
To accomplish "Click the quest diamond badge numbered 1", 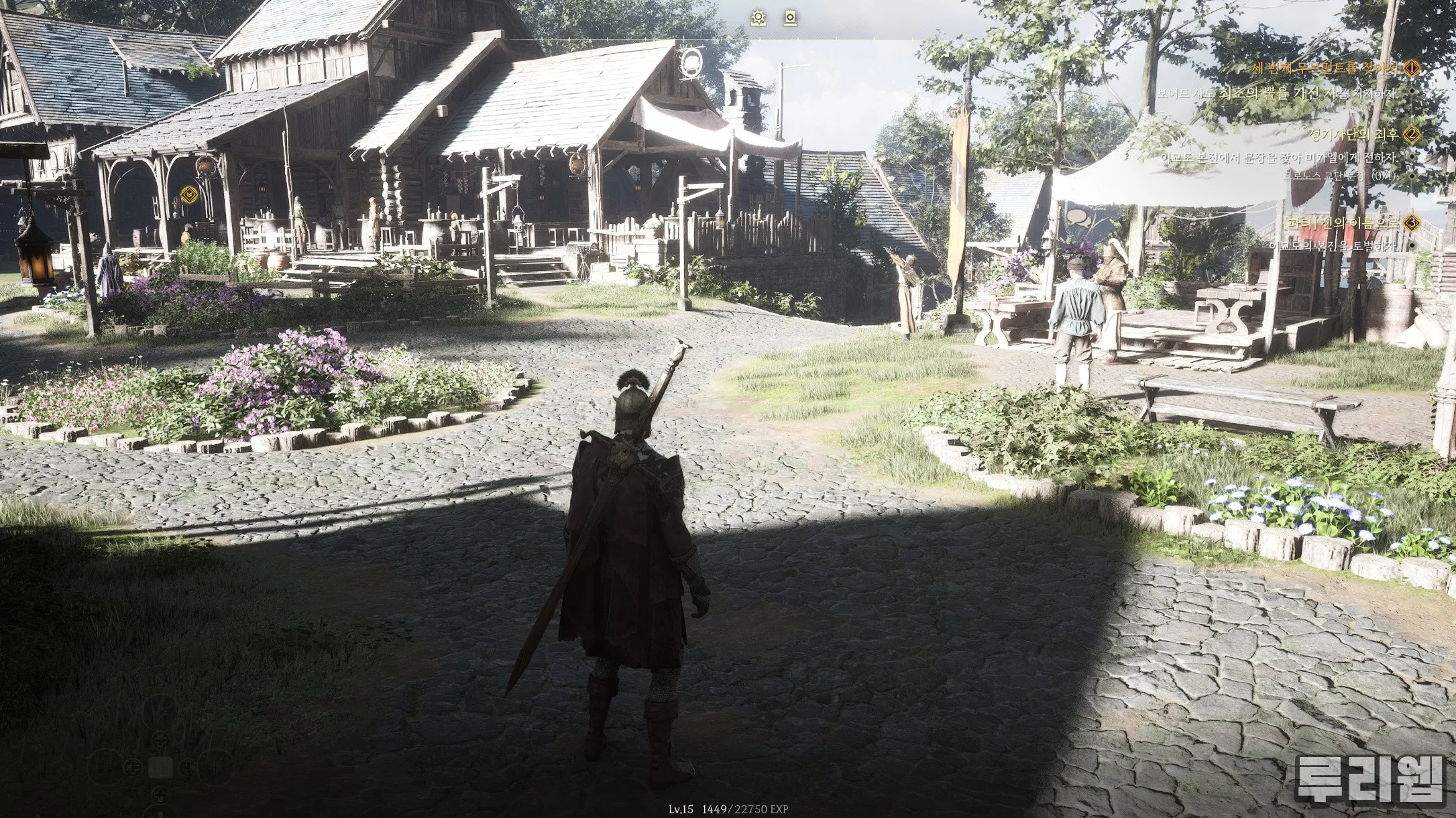I will [1412, 68].
